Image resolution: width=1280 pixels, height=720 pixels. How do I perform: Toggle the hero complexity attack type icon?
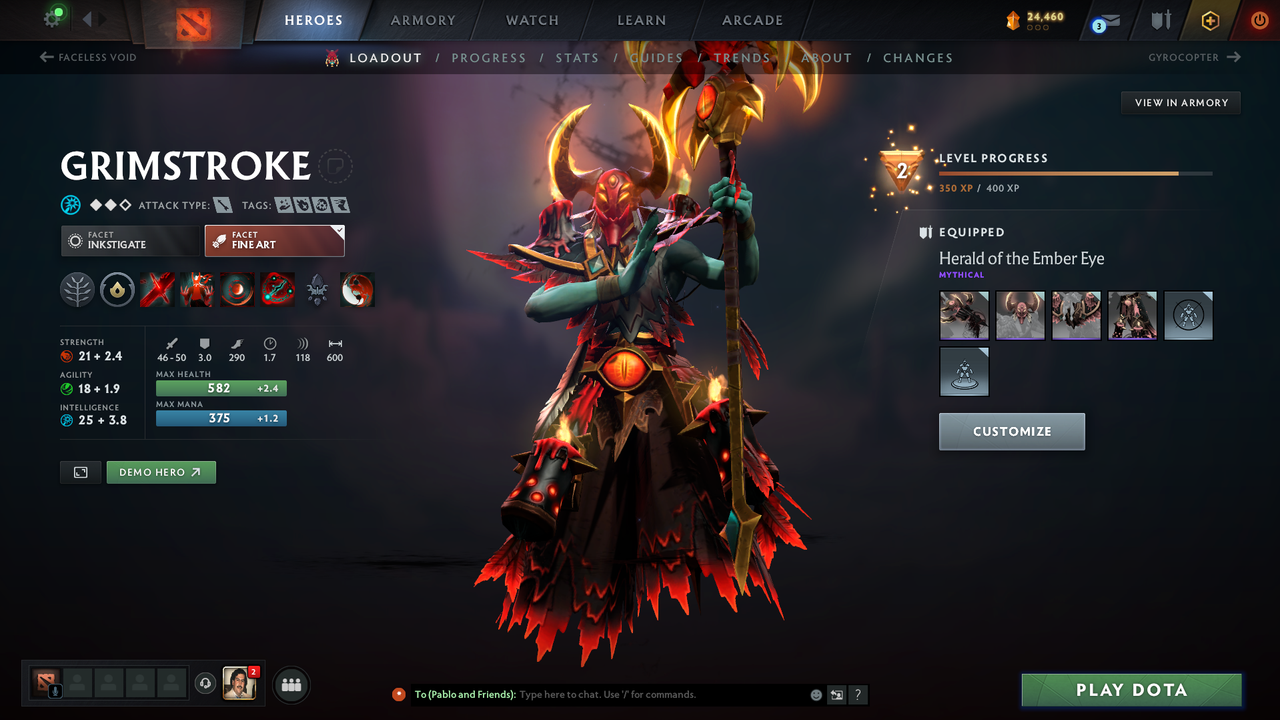click(x=222, y=204)
